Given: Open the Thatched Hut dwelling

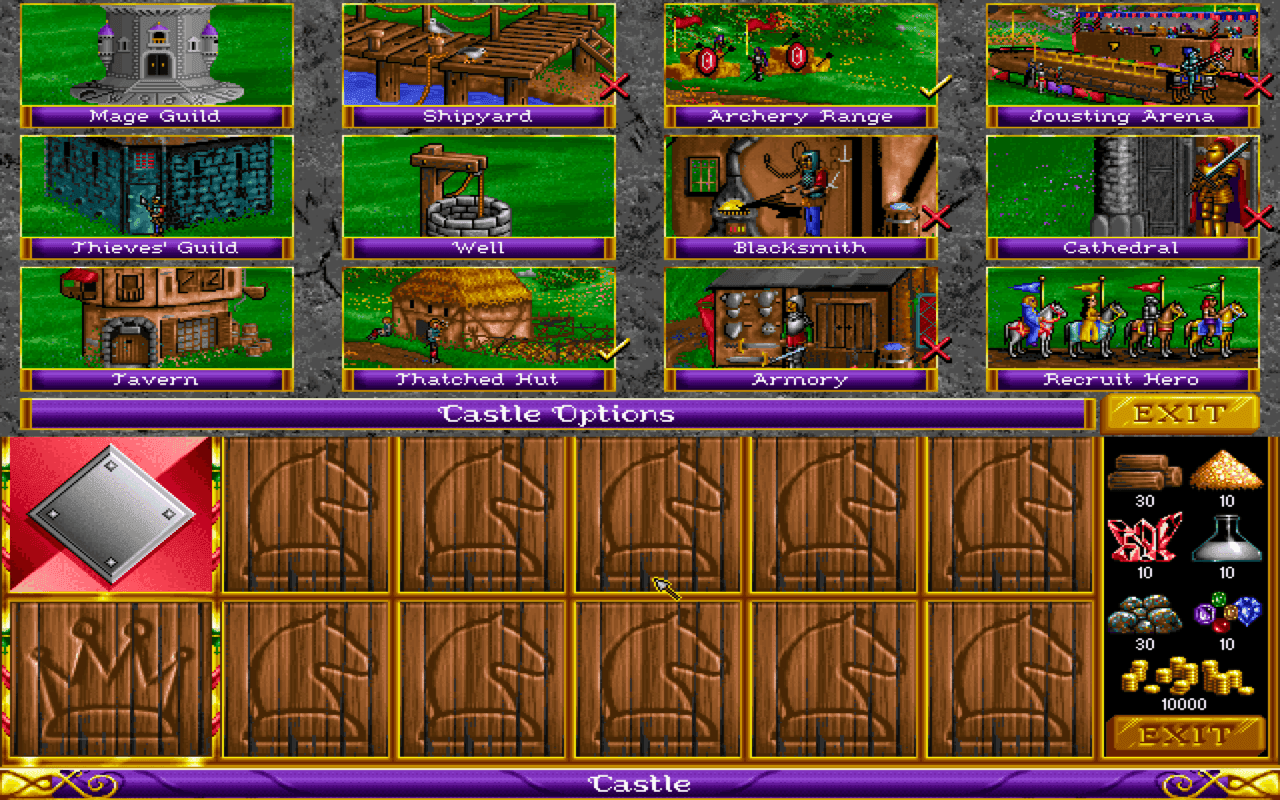Looking at the screenshot, I should pyautogui.click(x=478, y=318).
